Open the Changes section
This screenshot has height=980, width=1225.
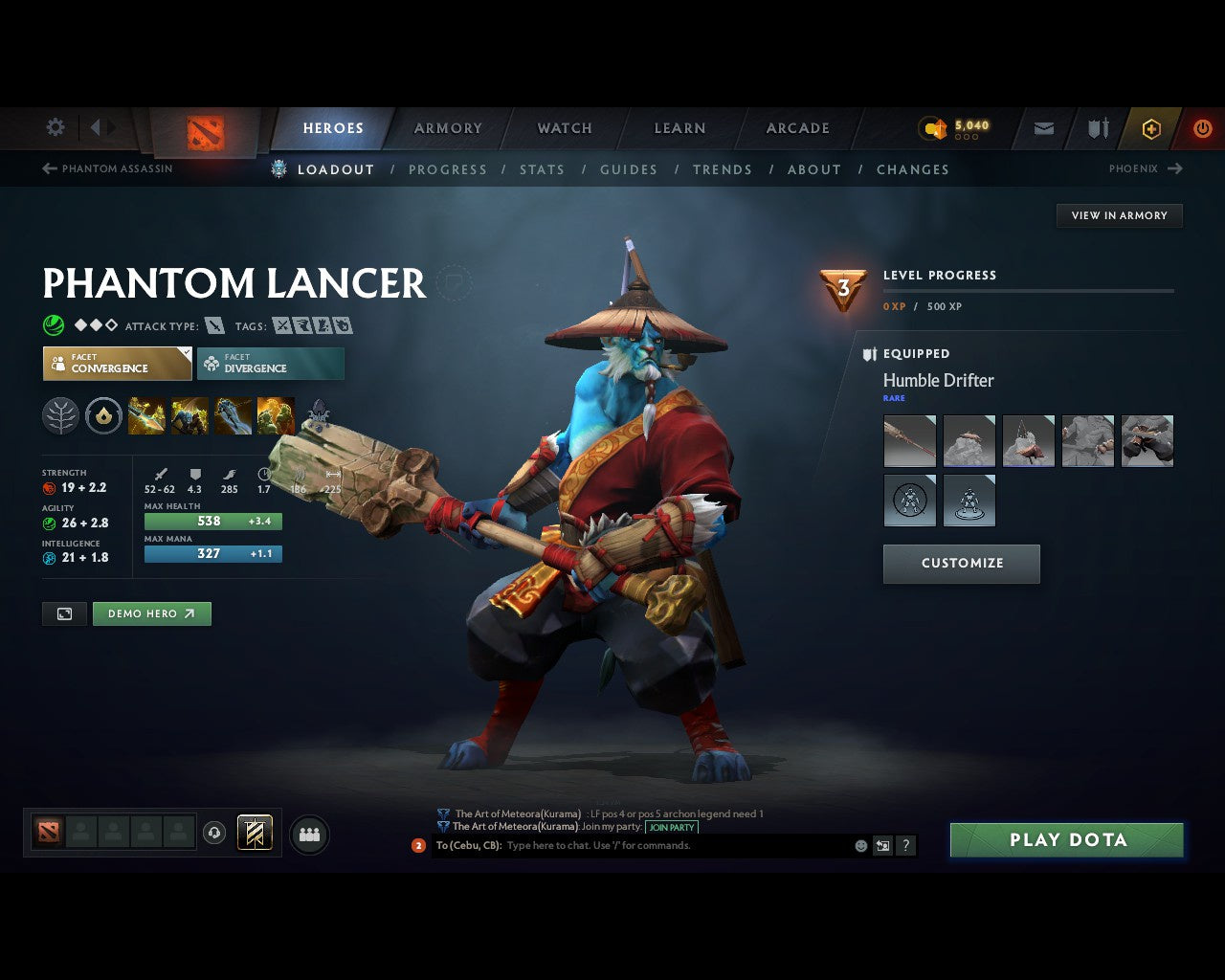point(913,169)
